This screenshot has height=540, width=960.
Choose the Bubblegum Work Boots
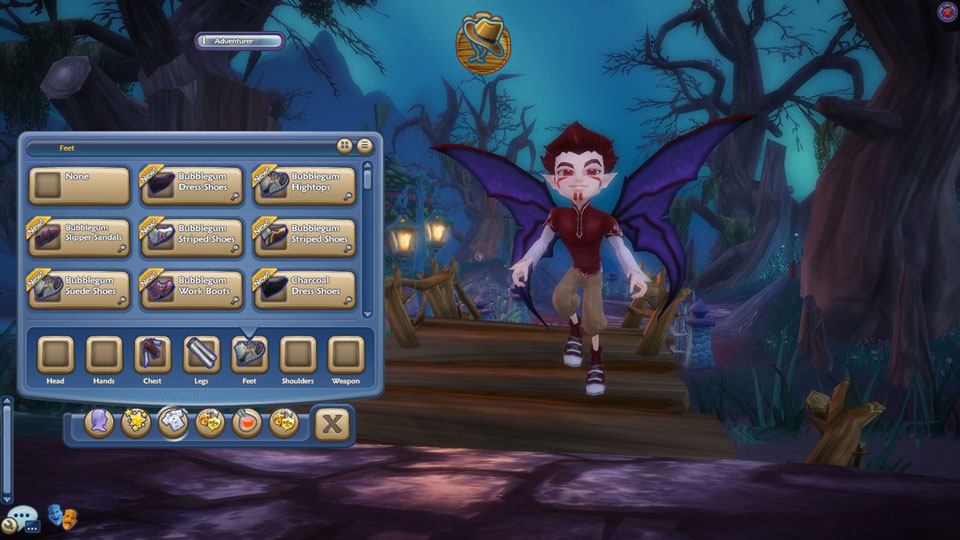192,290
